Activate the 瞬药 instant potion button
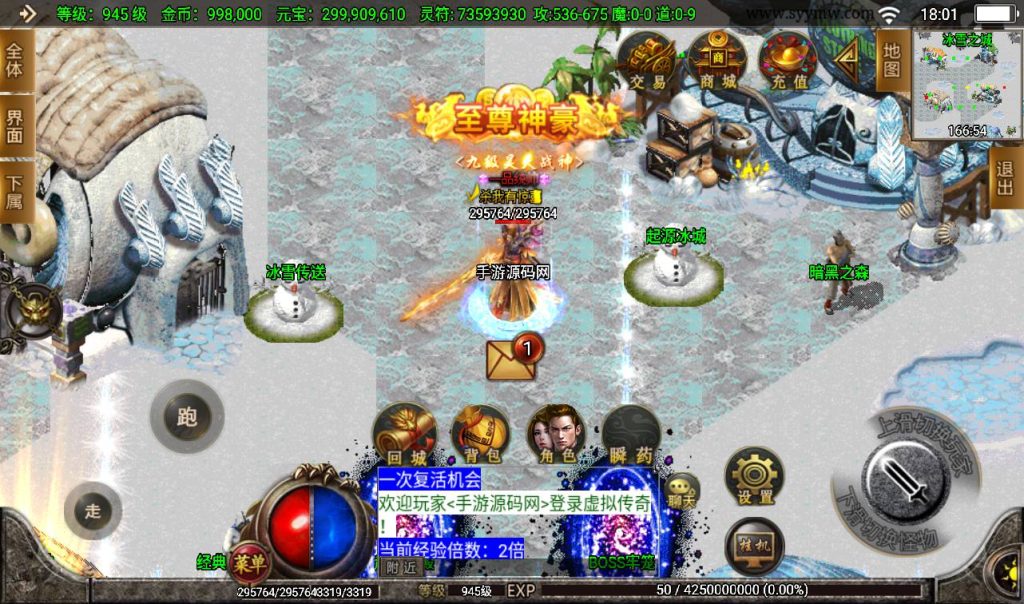Image resolution: width=1024 pixels, height=604 pixels. point(631,435)
